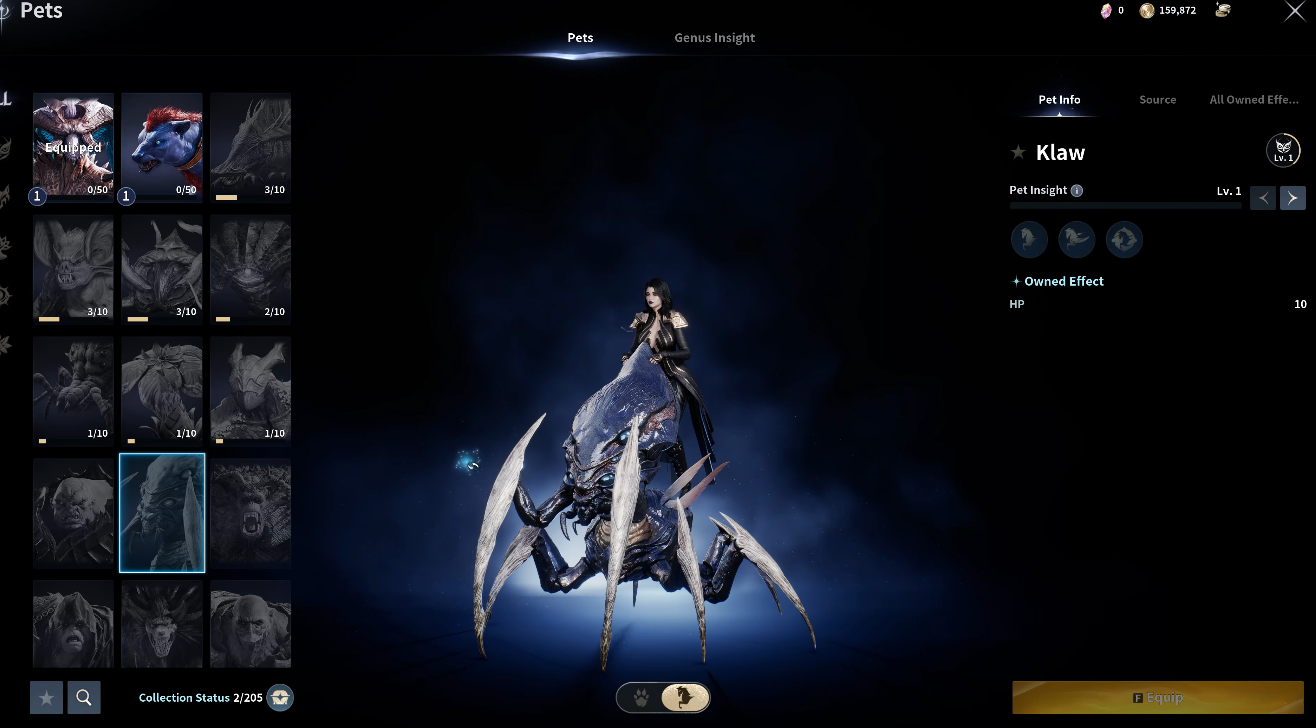The width and height of the screenshot is (1316, 728).
Task: Open the Collection Status chest reward
Action: [x=281, y=698]
